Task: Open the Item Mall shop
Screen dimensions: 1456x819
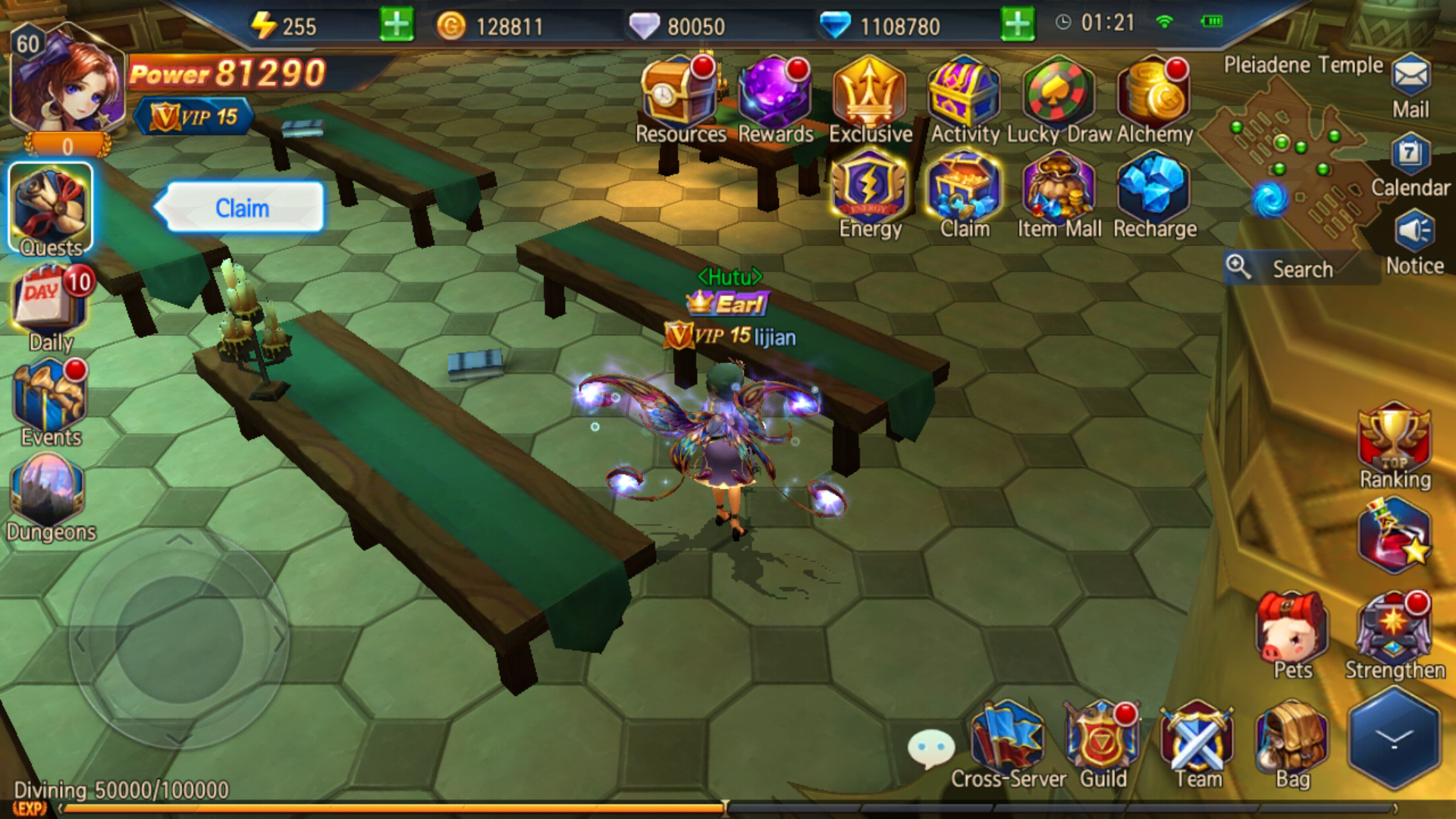Action: tap(1059, 190)
